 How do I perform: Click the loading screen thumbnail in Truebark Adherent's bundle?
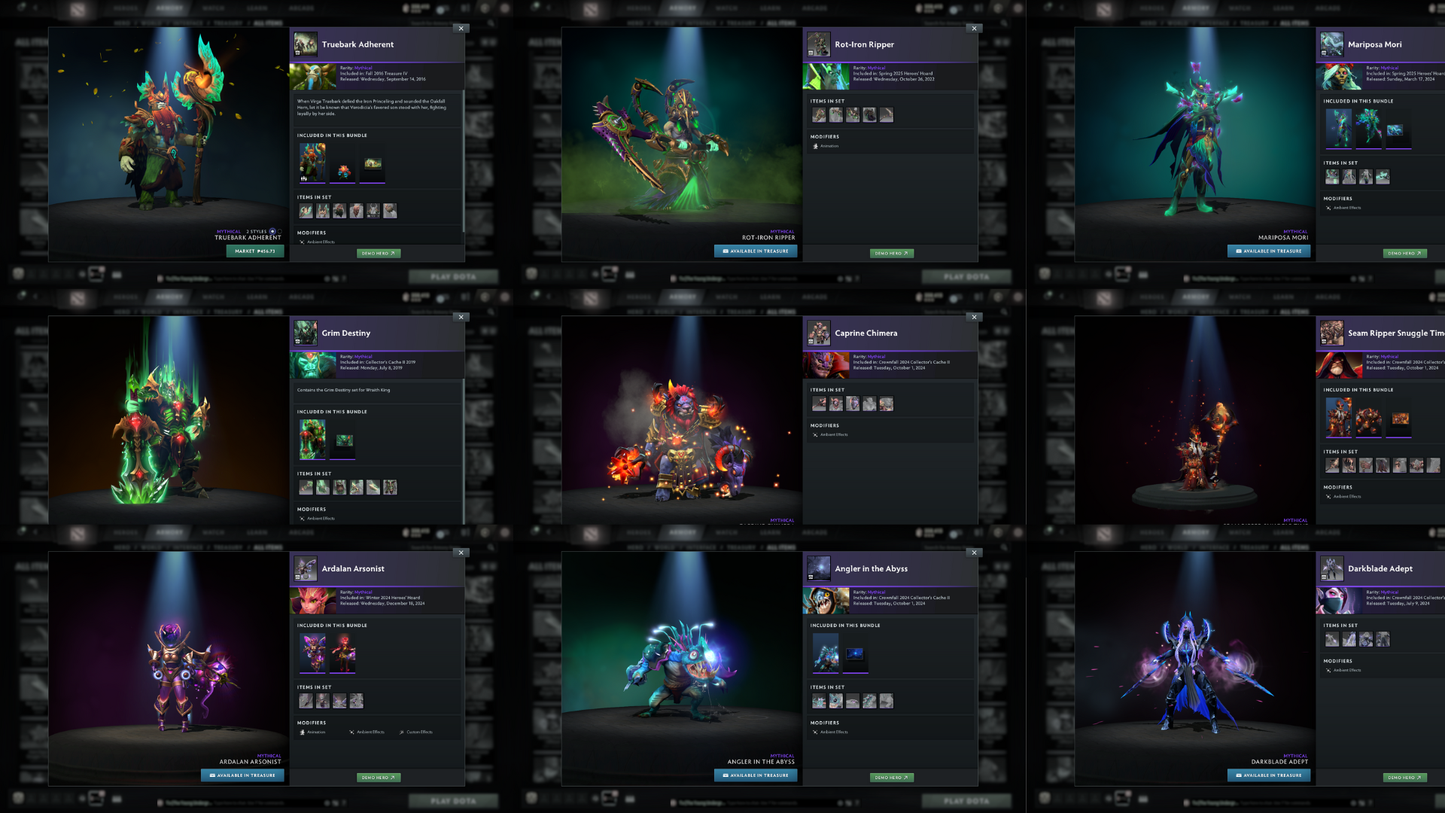[372, 162]
